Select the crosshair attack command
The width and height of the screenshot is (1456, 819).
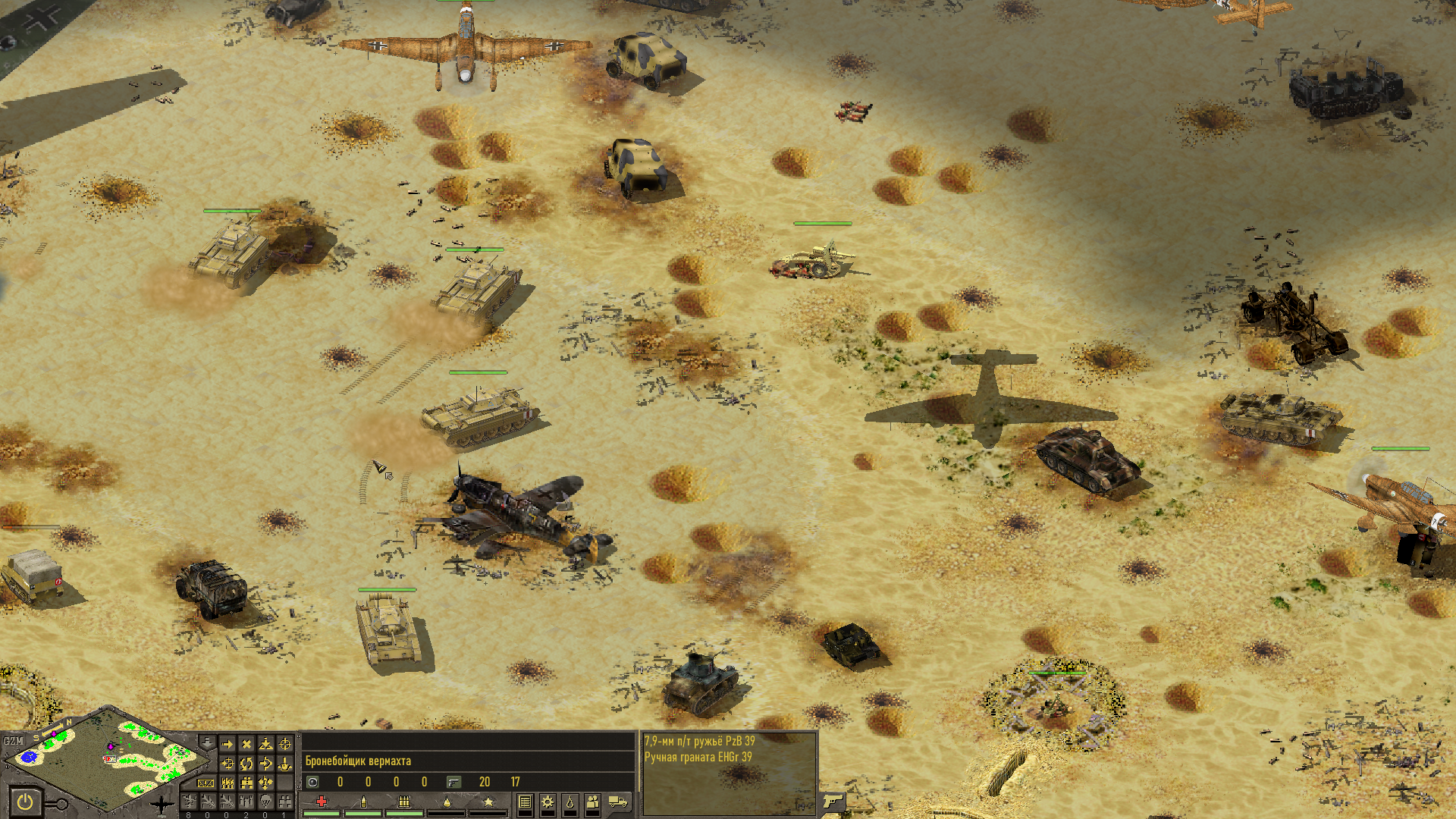[x=284, y=745]
